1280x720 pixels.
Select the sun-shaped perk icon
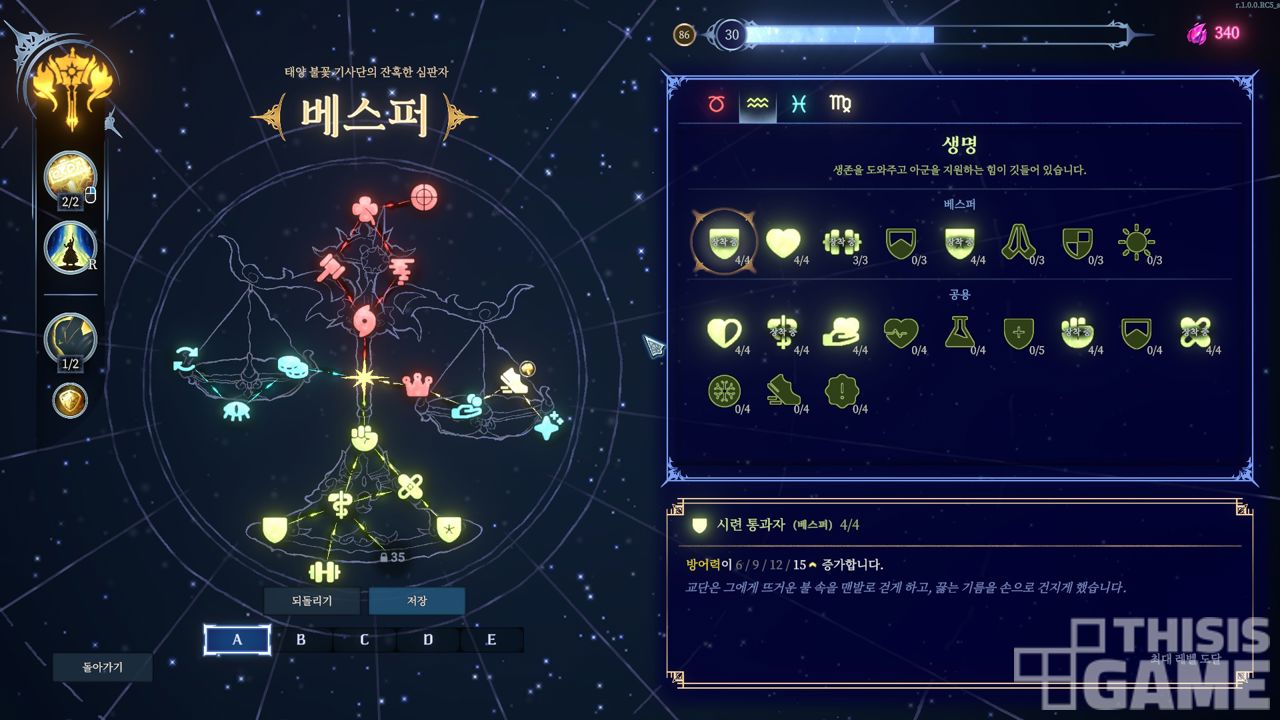tap(1136, 241)
